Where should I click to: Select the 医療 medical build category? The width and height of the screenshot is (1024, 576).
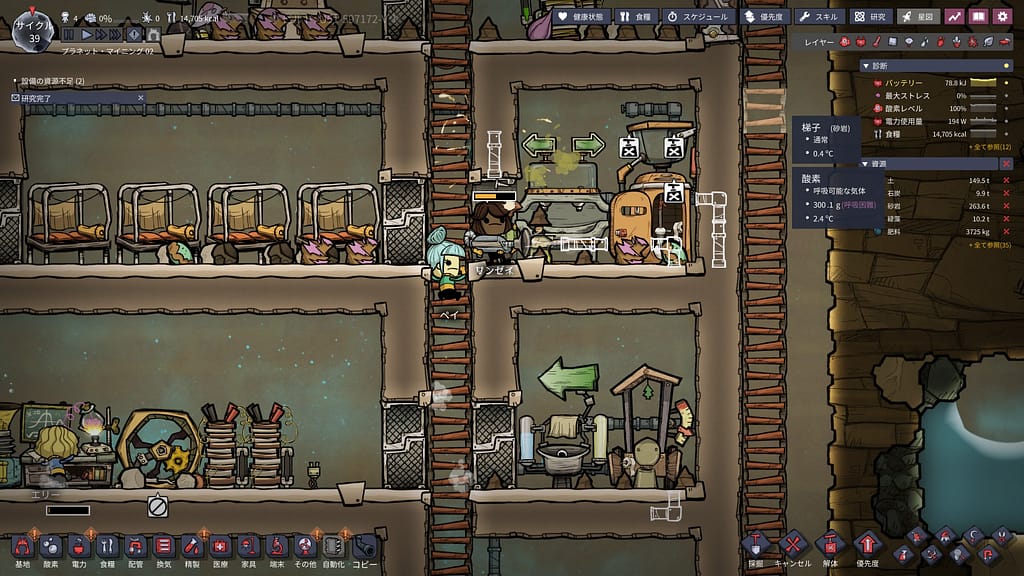[220, 548]
